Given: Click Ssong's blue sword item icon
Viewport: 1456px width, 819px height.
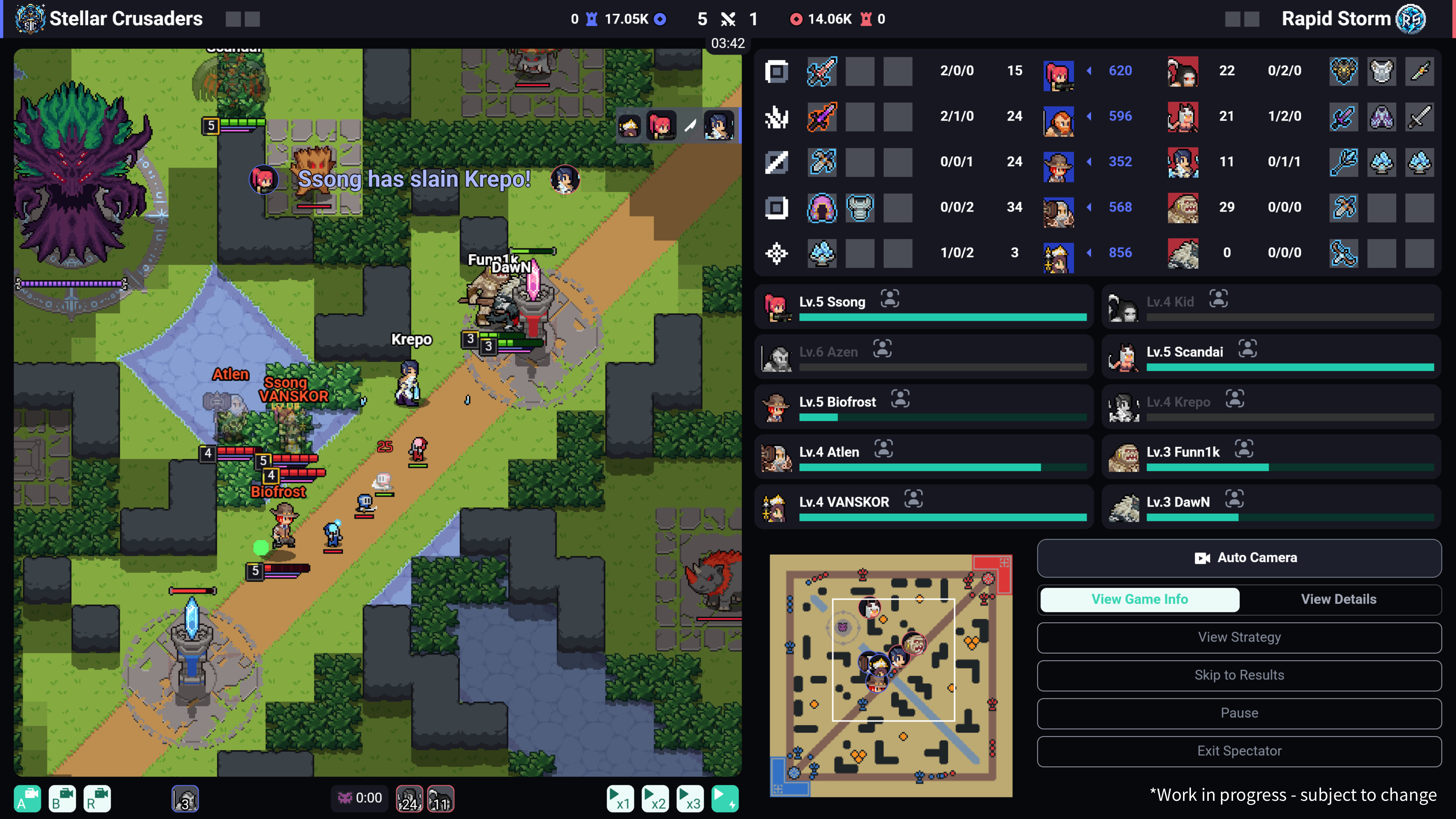Looking at the screenshot, I should pos(822,71).
